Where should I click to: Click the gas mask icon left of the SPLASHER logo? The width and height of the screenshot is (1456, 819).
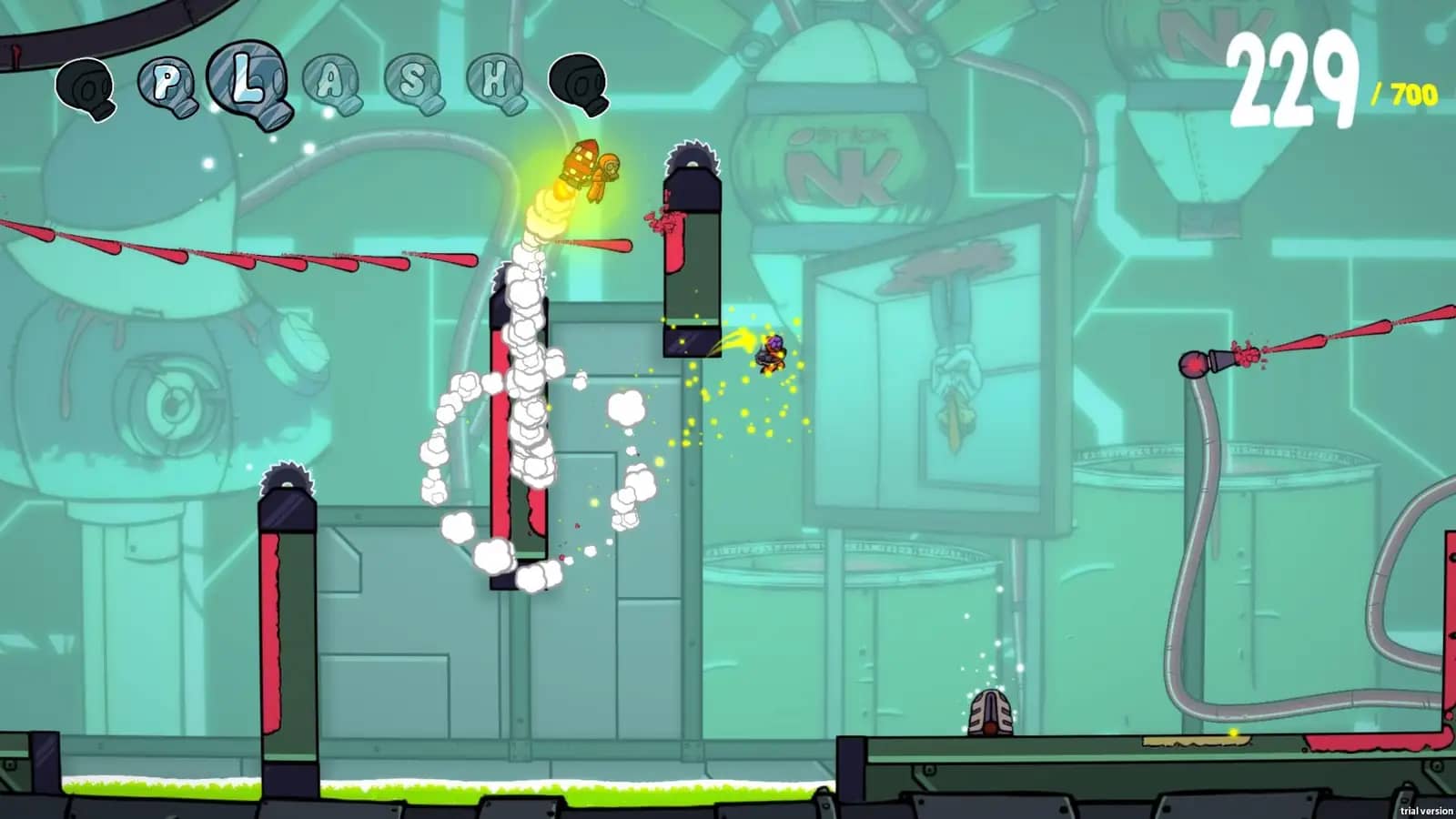(x=86, y=86)
